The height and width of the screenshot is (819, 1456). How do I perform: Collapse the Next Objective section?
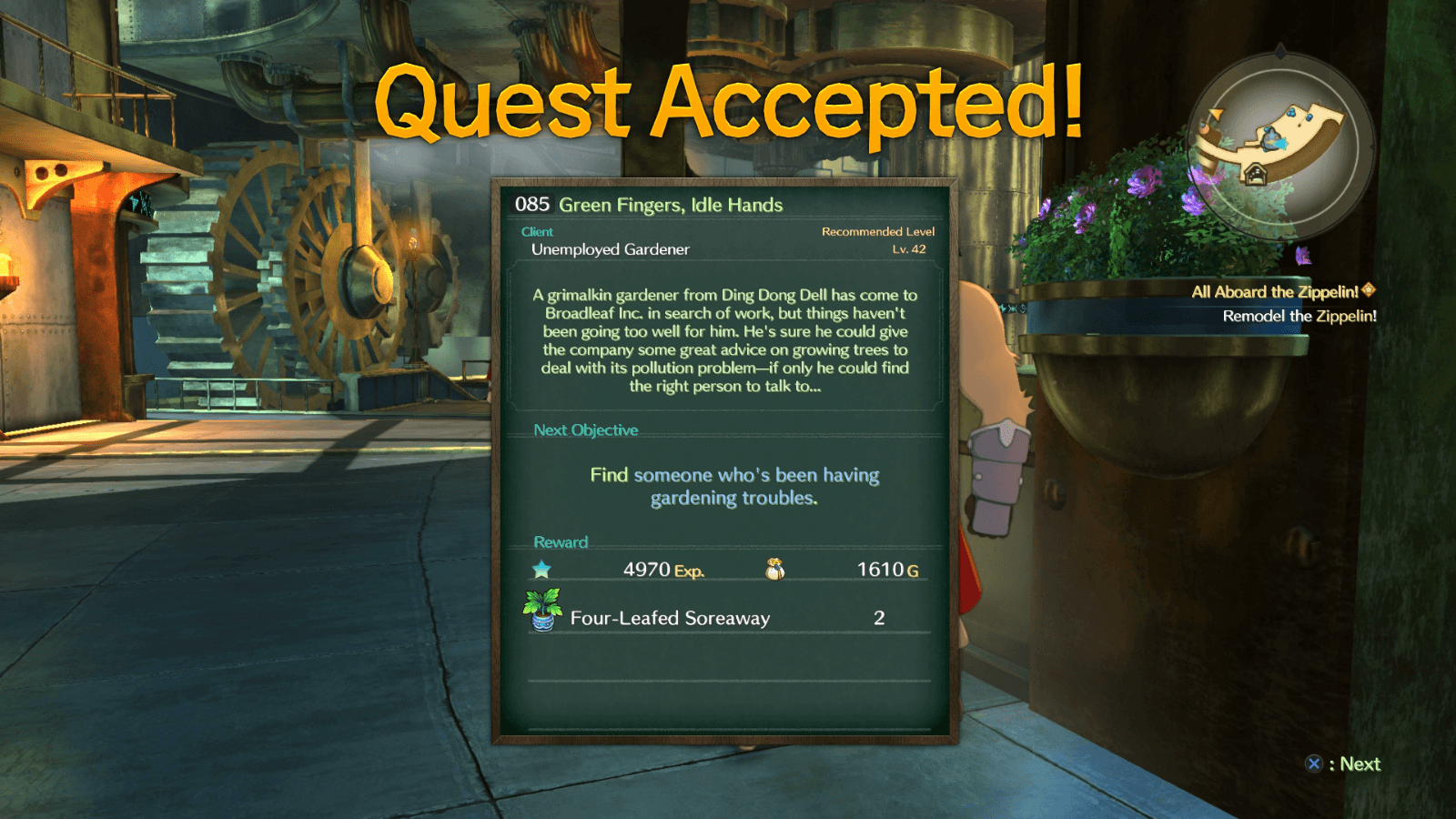point(586,430)
